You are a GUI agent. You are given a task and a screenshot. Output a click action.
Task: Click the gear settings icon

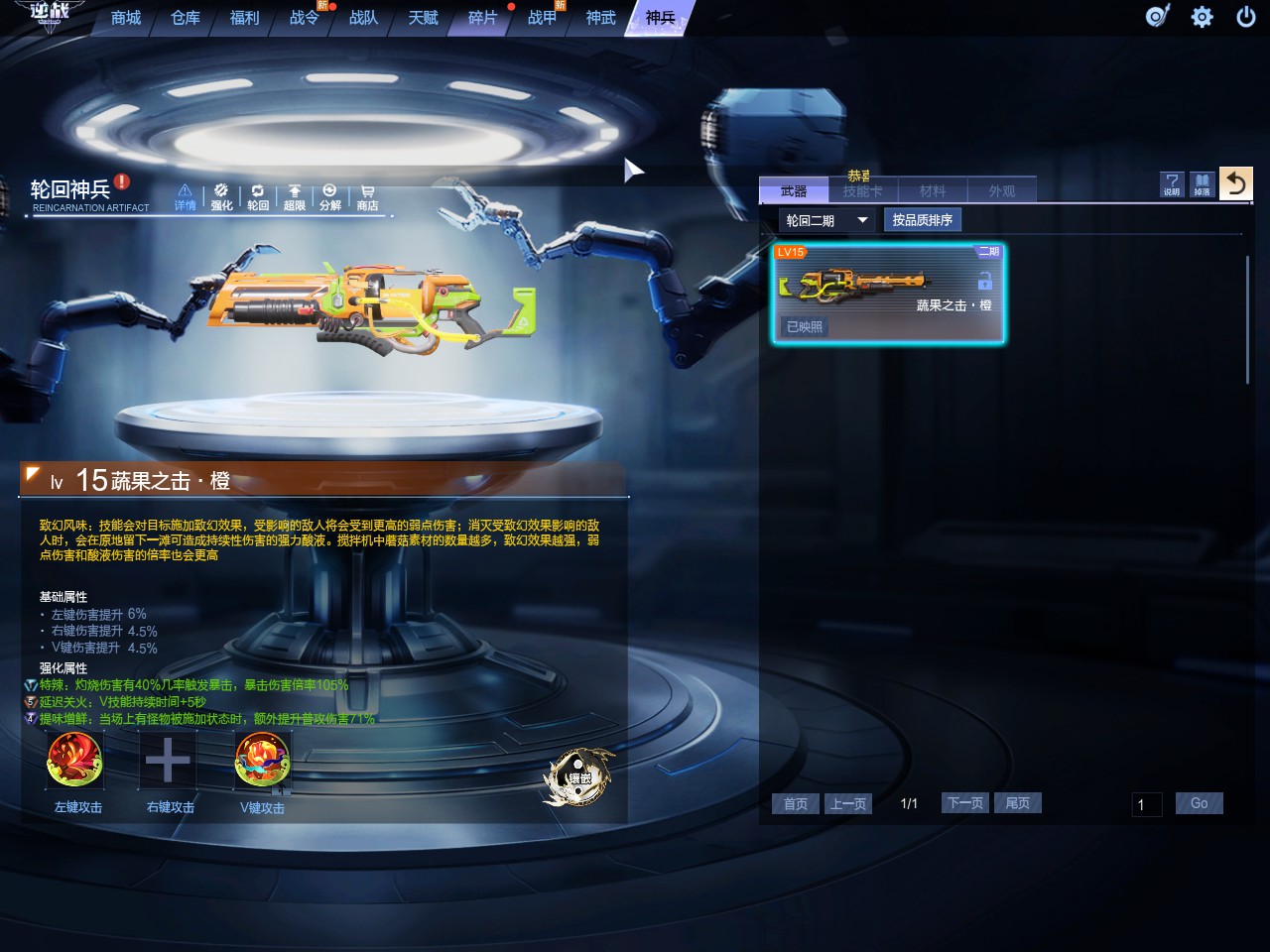[x=1202, y=17]
